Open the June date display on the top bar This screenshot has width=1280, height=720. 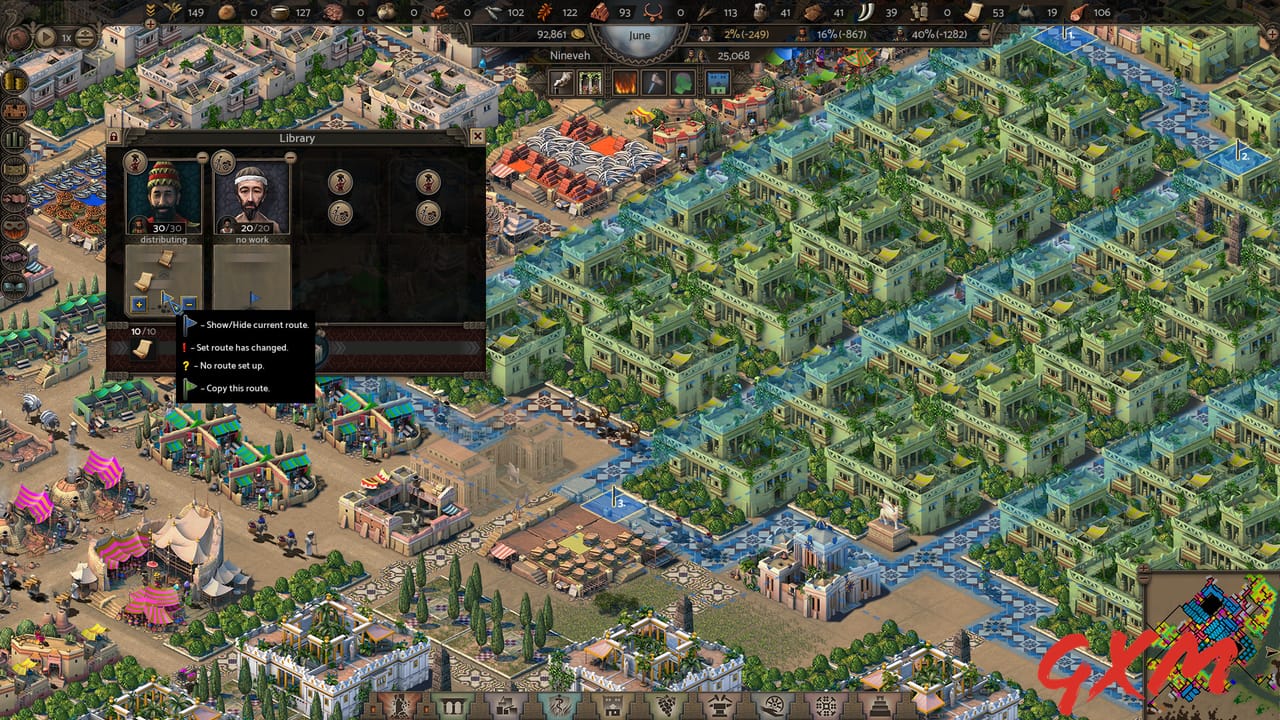point(637,35)
